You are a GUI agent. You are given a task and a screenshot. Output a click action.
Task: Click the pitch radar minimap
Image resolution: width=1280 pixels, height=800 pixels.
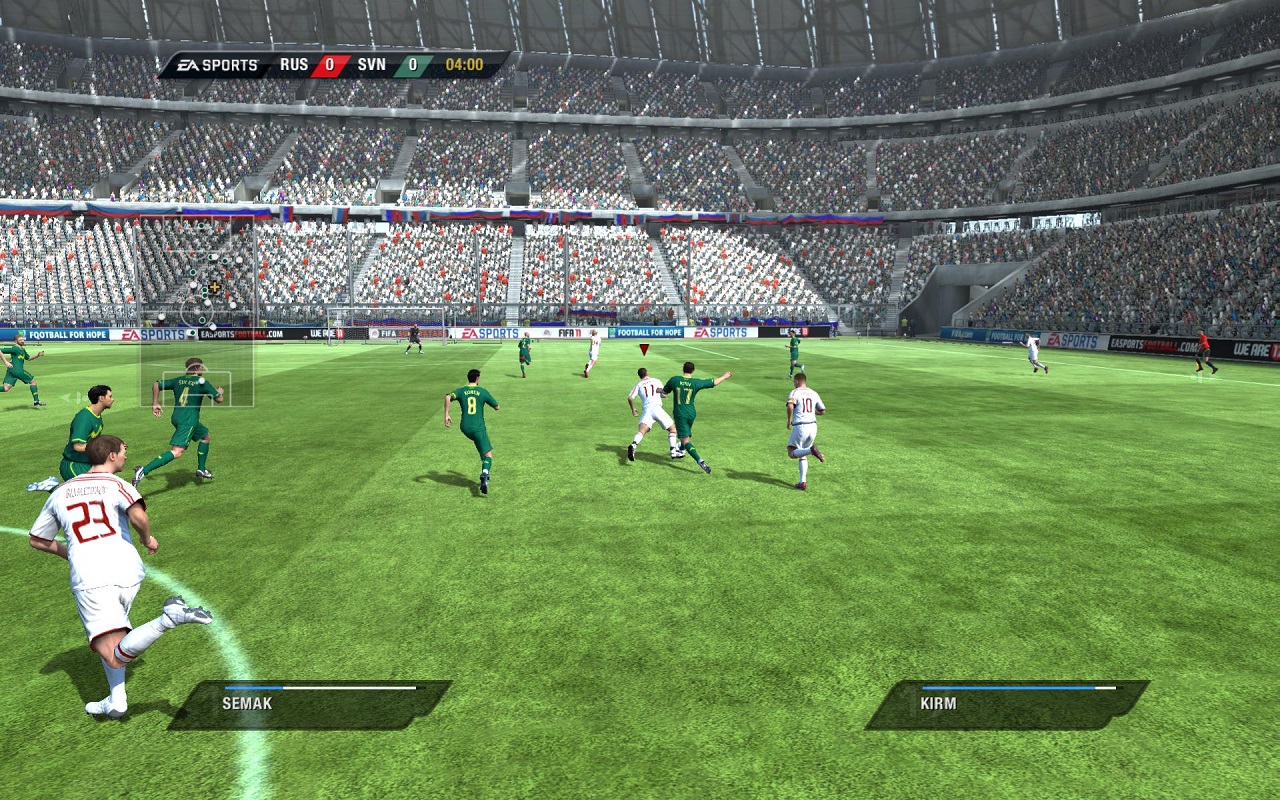197,314
